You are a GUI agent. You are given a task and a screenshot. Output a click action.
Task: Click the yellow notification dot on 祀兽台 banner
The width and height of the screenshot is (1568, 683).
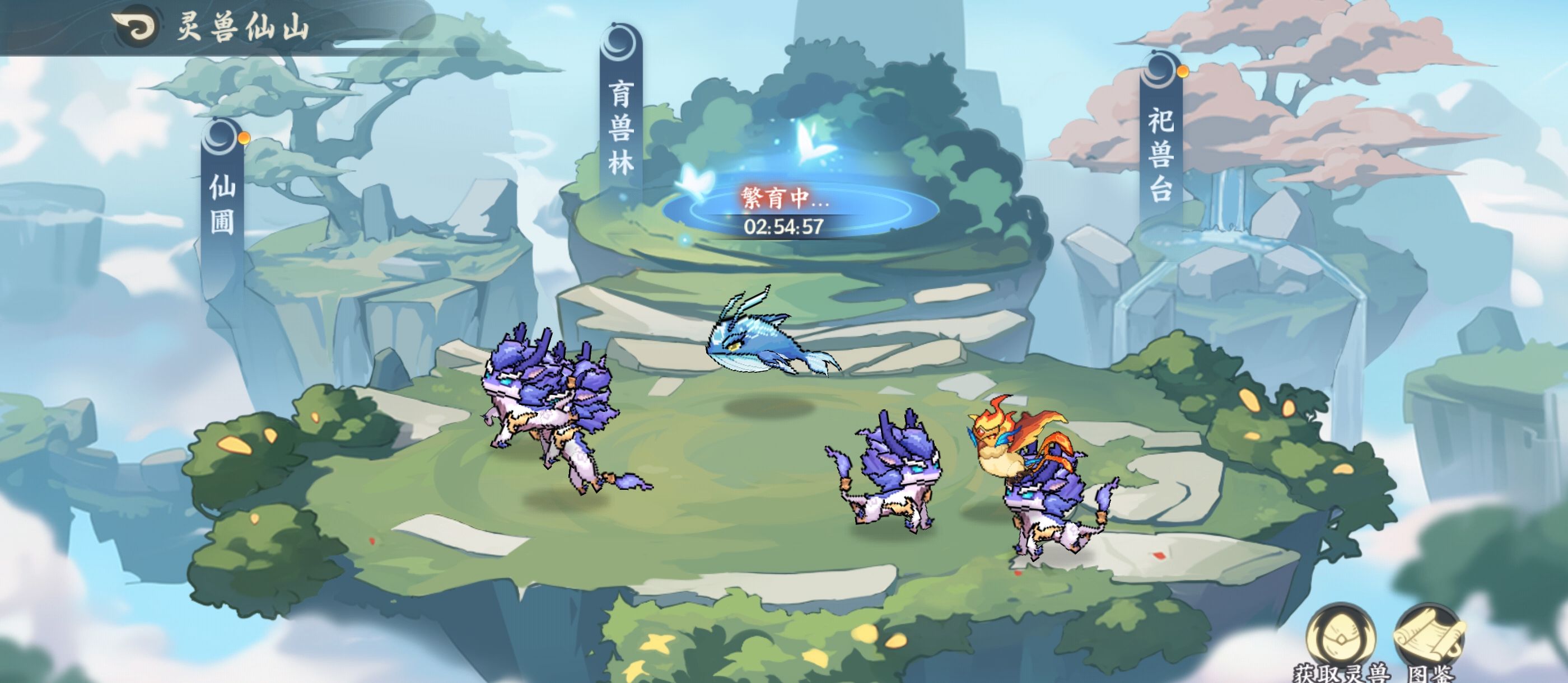point(1183,71)
